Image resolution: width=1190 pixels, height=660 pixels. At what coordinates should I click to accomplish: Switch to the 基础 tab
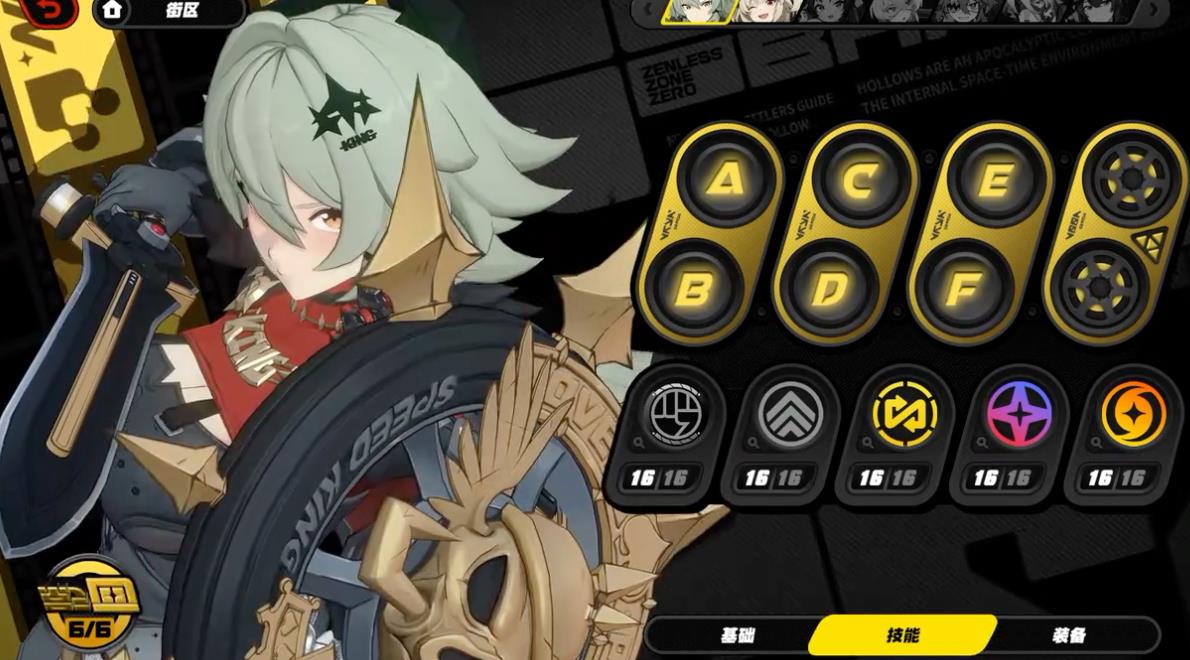(738, 635)
